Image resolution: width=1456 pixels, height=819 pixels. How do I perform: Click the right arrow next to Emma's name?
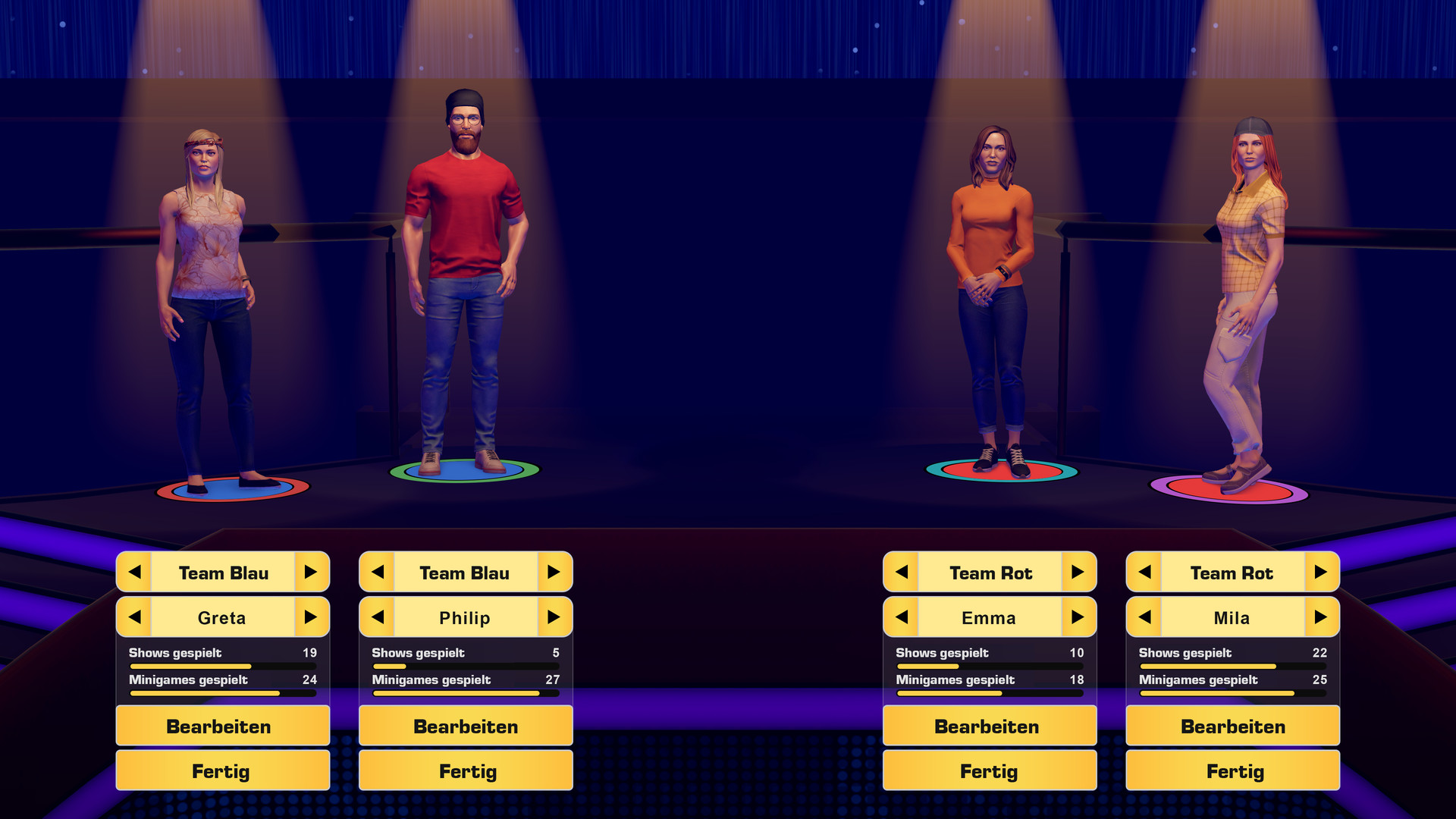pyautogui.click(x=1080, y=617)
